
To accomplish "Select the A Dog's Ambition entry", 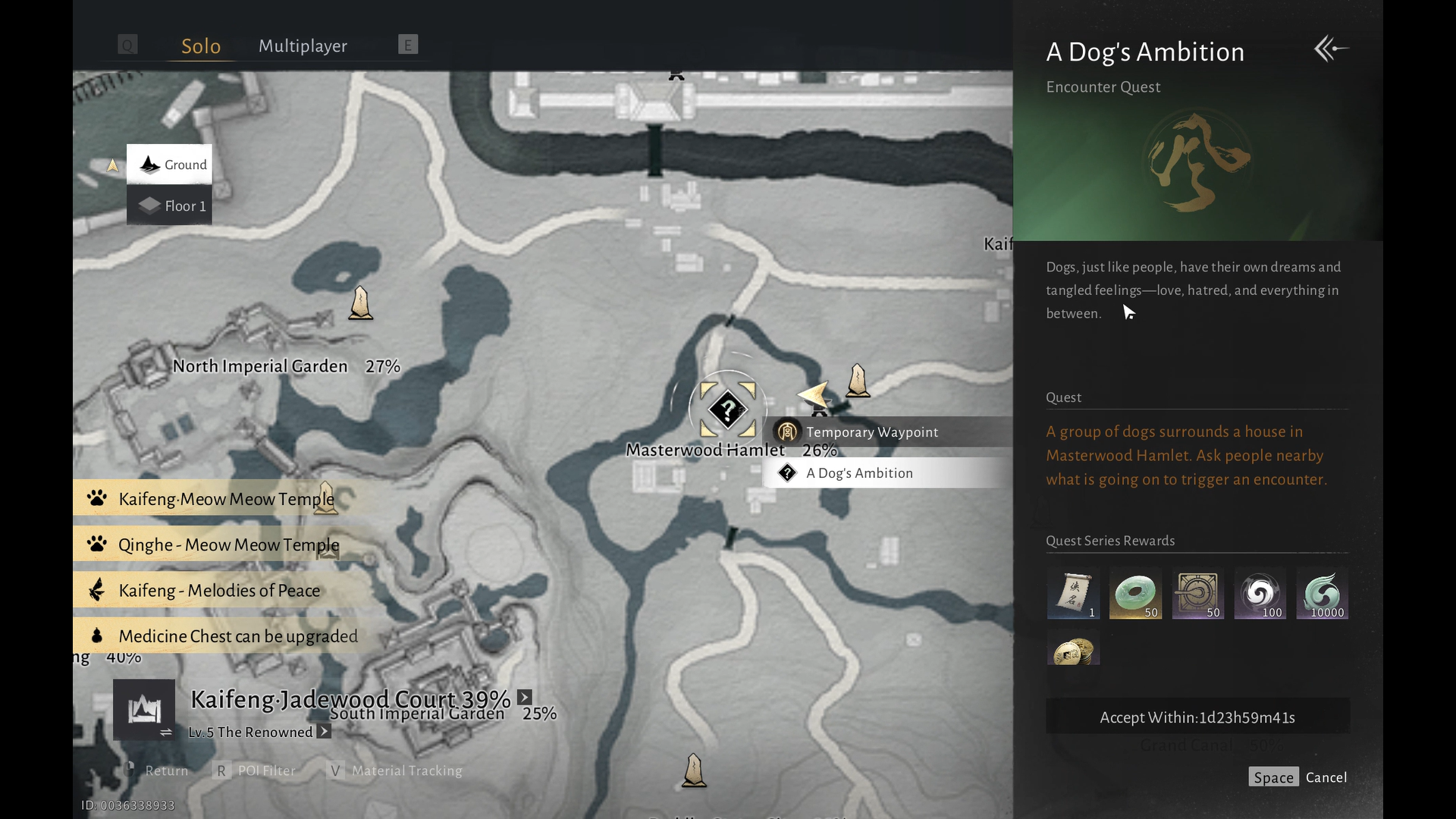I will click(x=859, y=473).
